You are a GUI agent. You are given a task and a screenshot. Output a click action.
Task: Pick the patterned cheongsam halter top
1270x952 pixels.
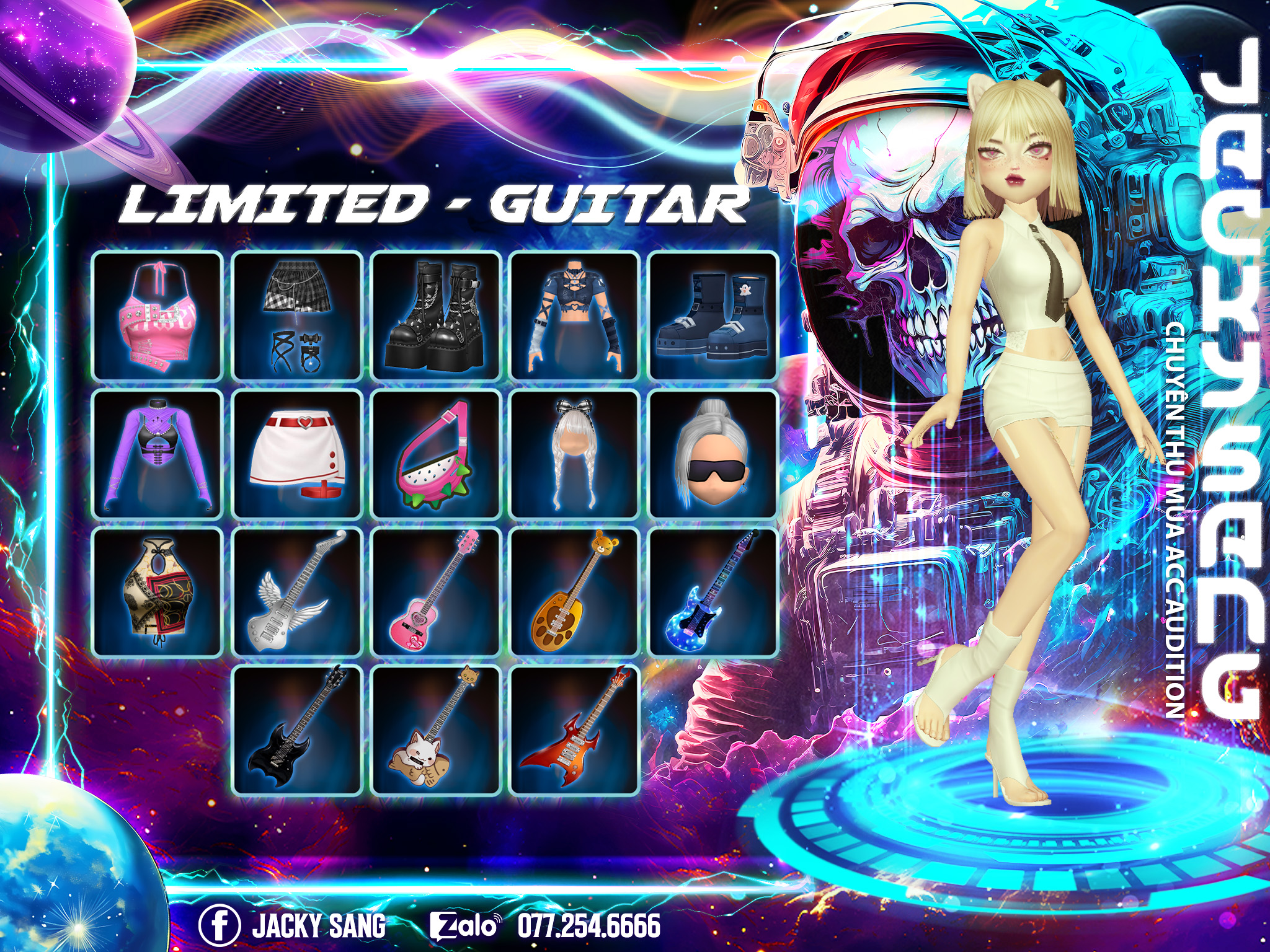click(x=158, y=593)
